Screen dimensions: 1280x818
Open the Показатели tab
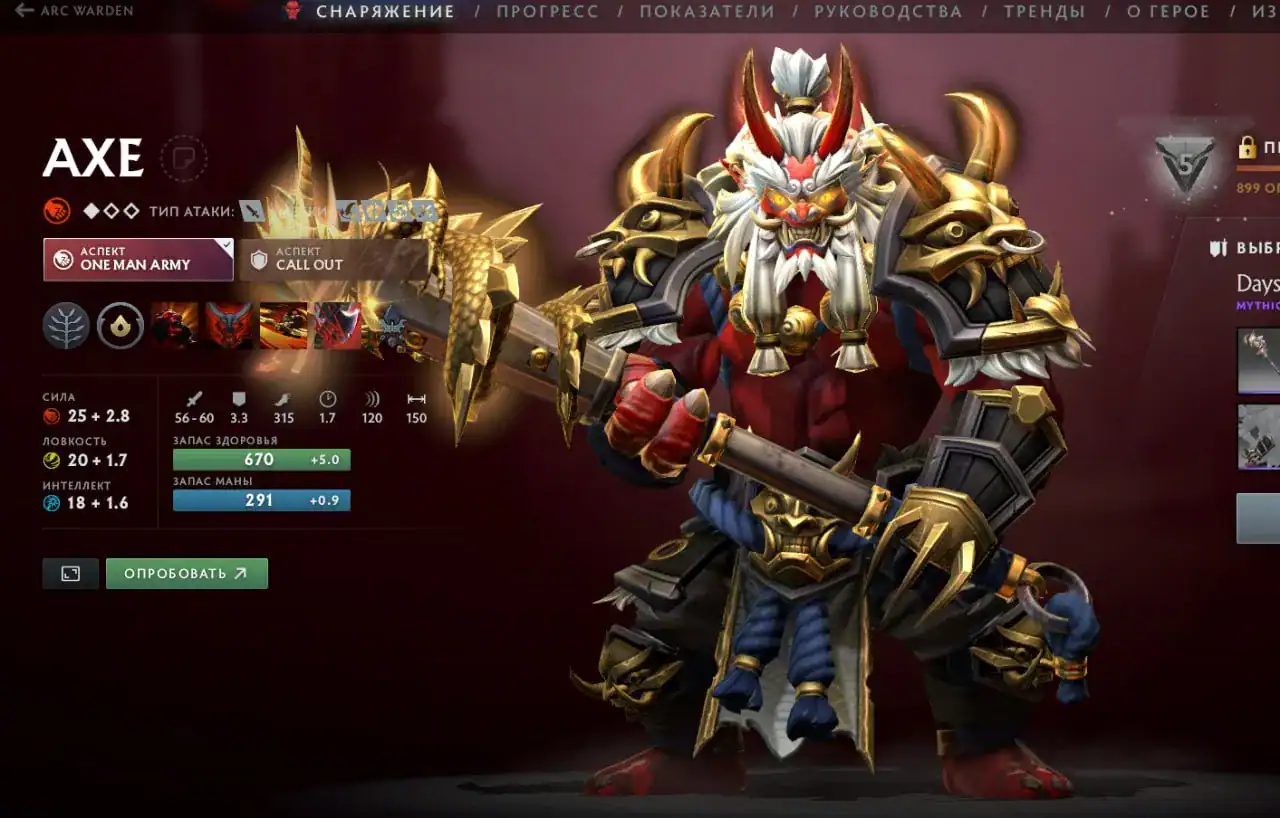point(707,12)
